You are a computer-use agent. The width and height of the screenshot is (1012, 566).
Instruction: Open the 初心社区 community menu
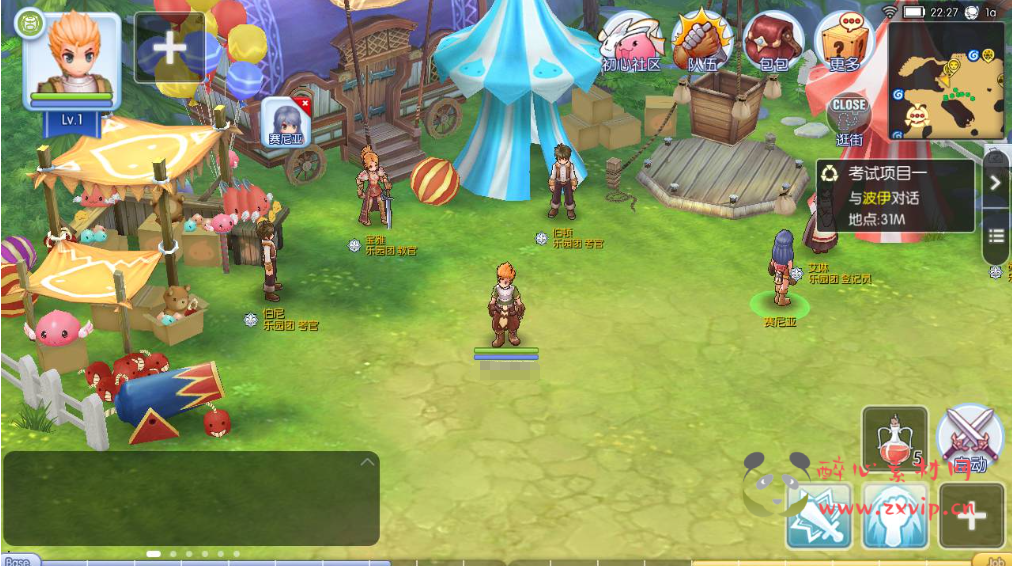coord(632,43)
